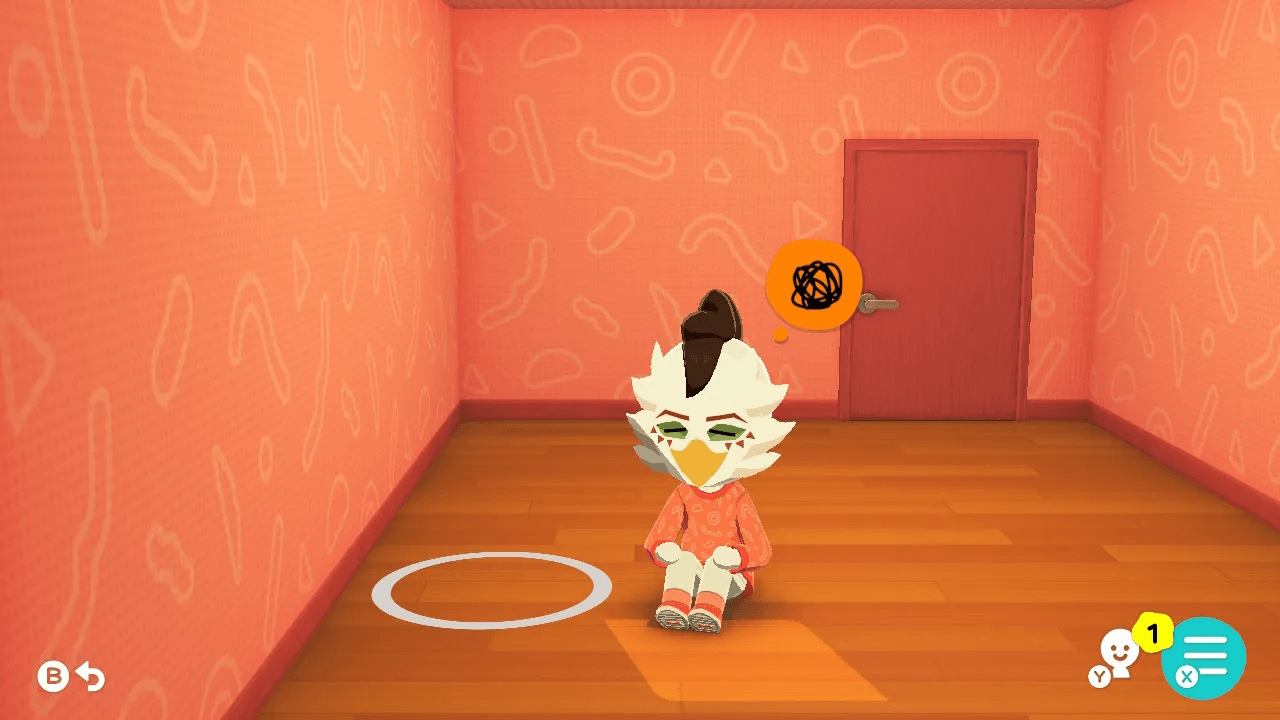The image size is (1280, 720).
Task: Click the red door at the back wall
Action: [x=940, y=280]
